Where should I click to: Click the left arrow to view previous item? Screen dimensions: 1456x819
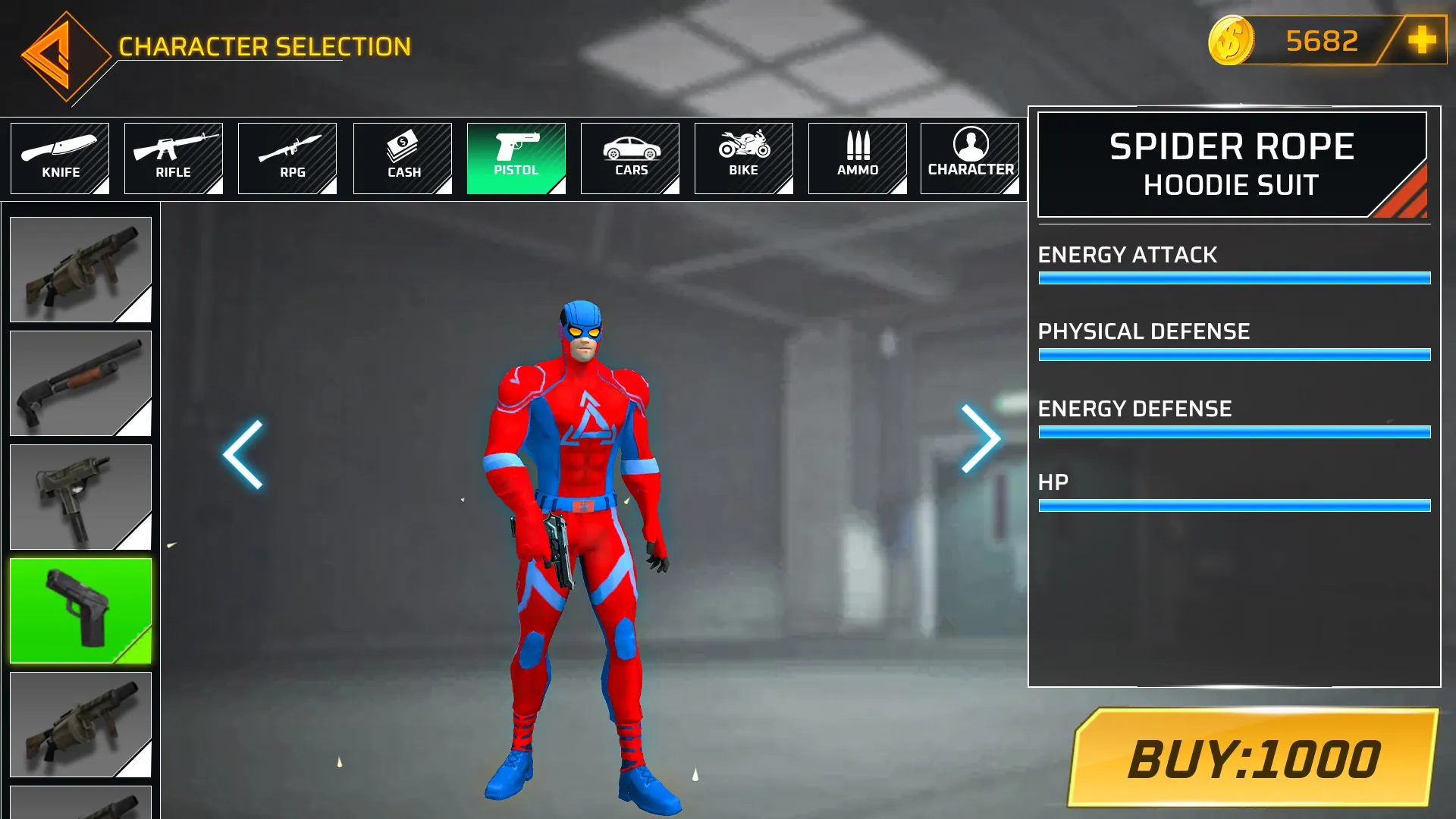coord(241,455)
